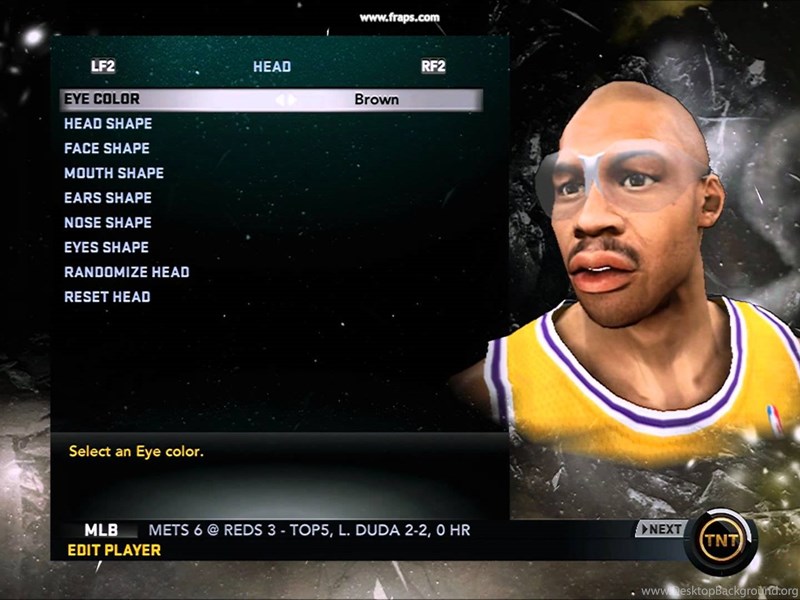The image size is (800, 600).
Task: Choose the Eyes Shape entry
Action: pos(106,247)
